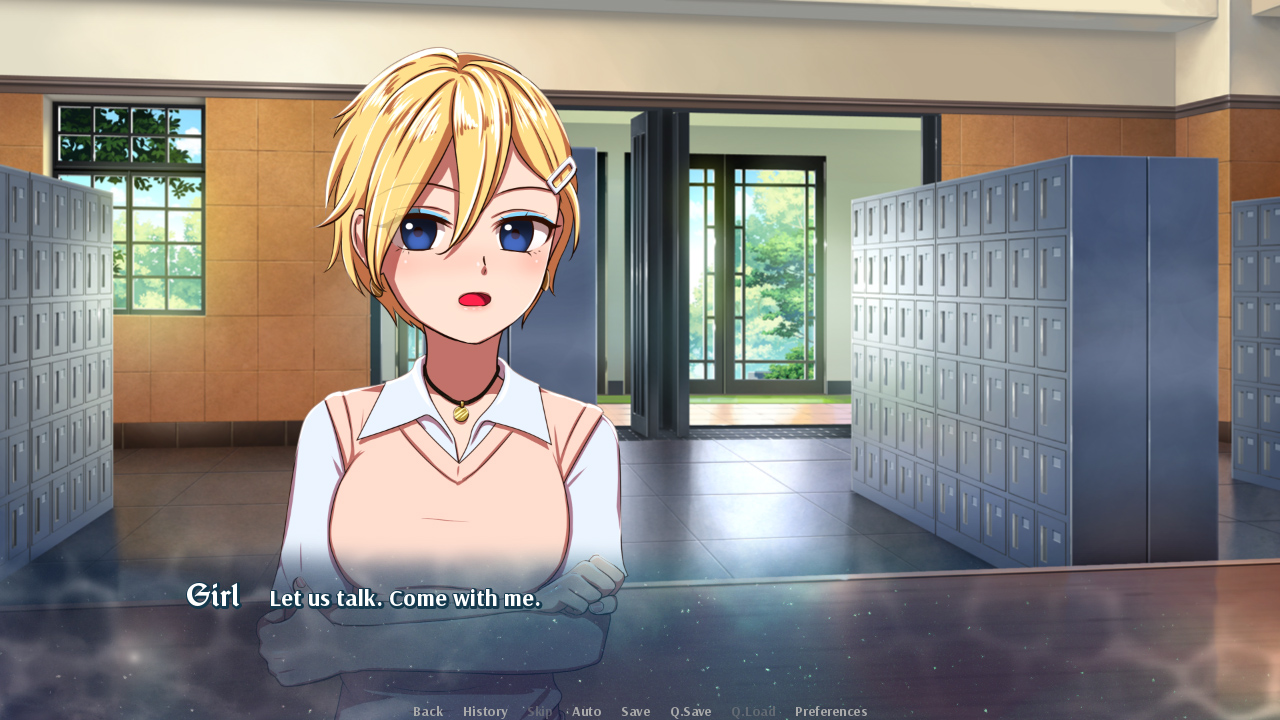Image resolution: width=1280 pixels, height=720 pixels.
Task: Click the Auto label in the quick menu
Action: tap(587, 711)
